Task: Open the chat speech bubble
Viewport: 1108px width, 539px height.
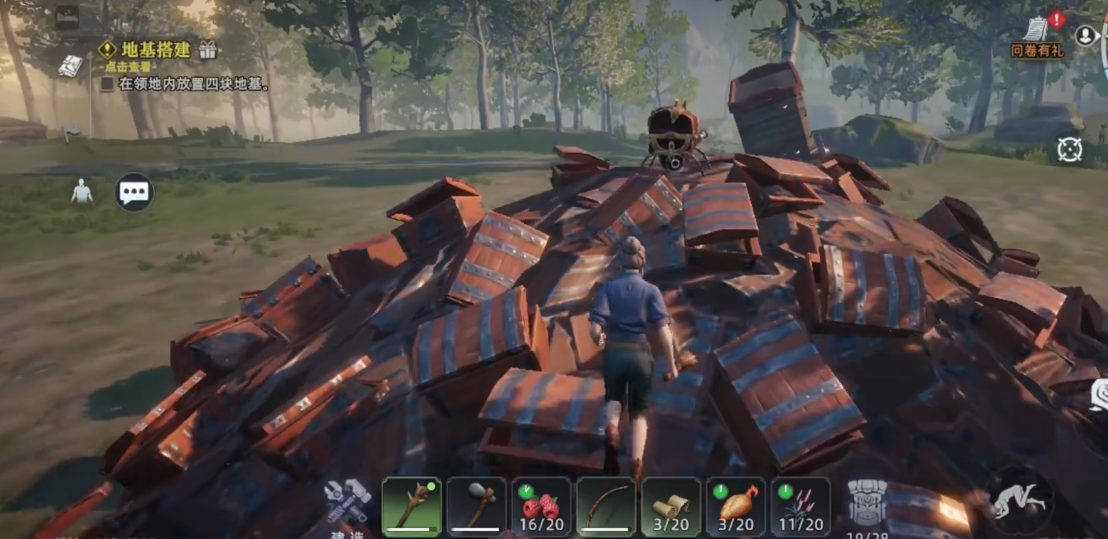Action: (x=134, y=192)
